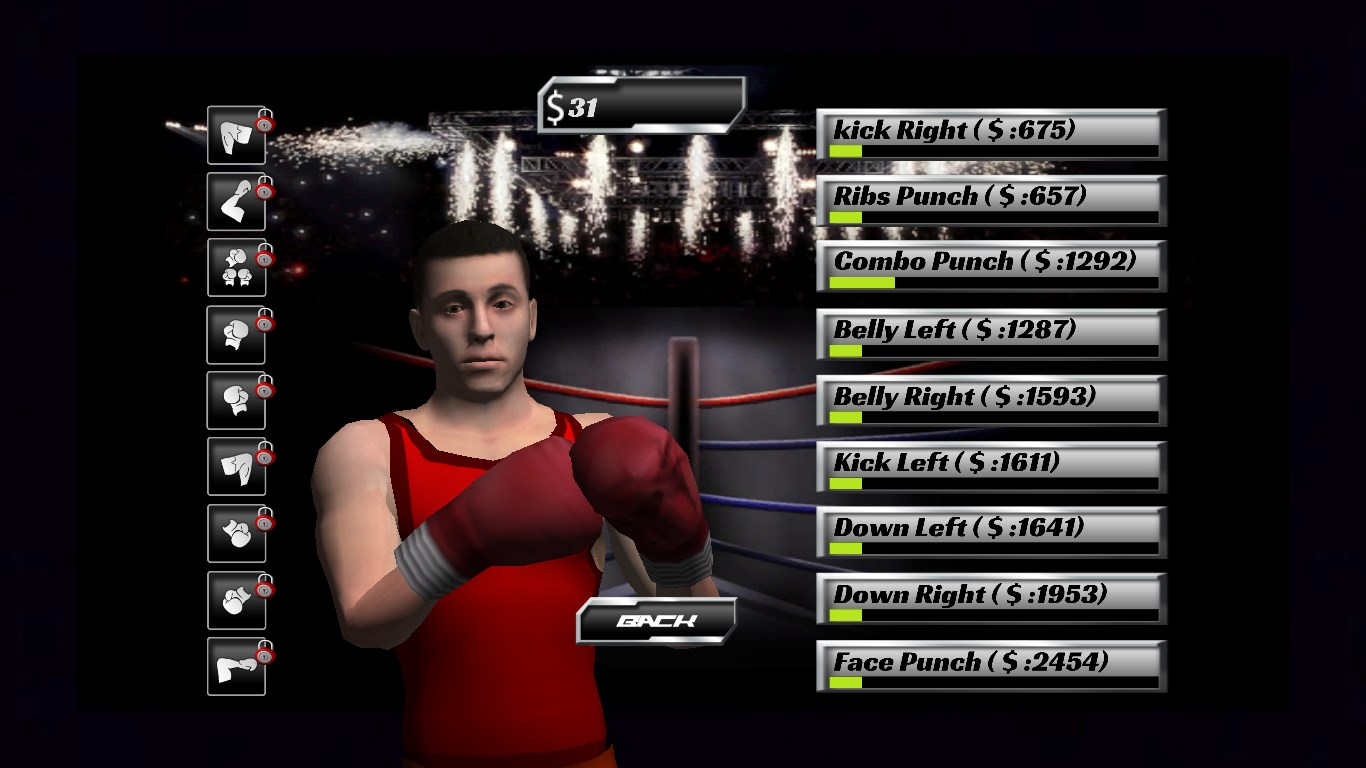Viewport: 1366px width, 768px height.
Task: Click the locked multi-glove combo icon
Action: pyautogui.click(x=237, y=268)
